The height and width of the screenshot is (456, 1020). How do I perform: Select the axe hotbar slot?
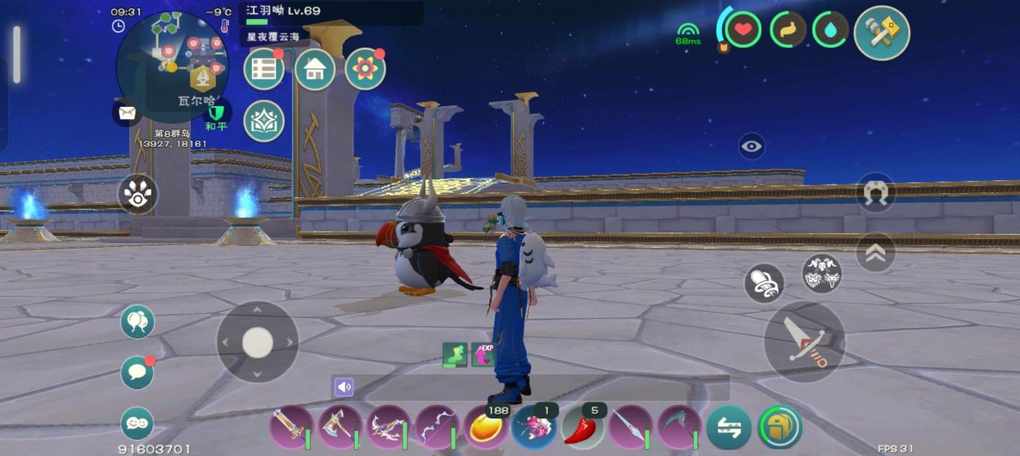pos(339,427)
